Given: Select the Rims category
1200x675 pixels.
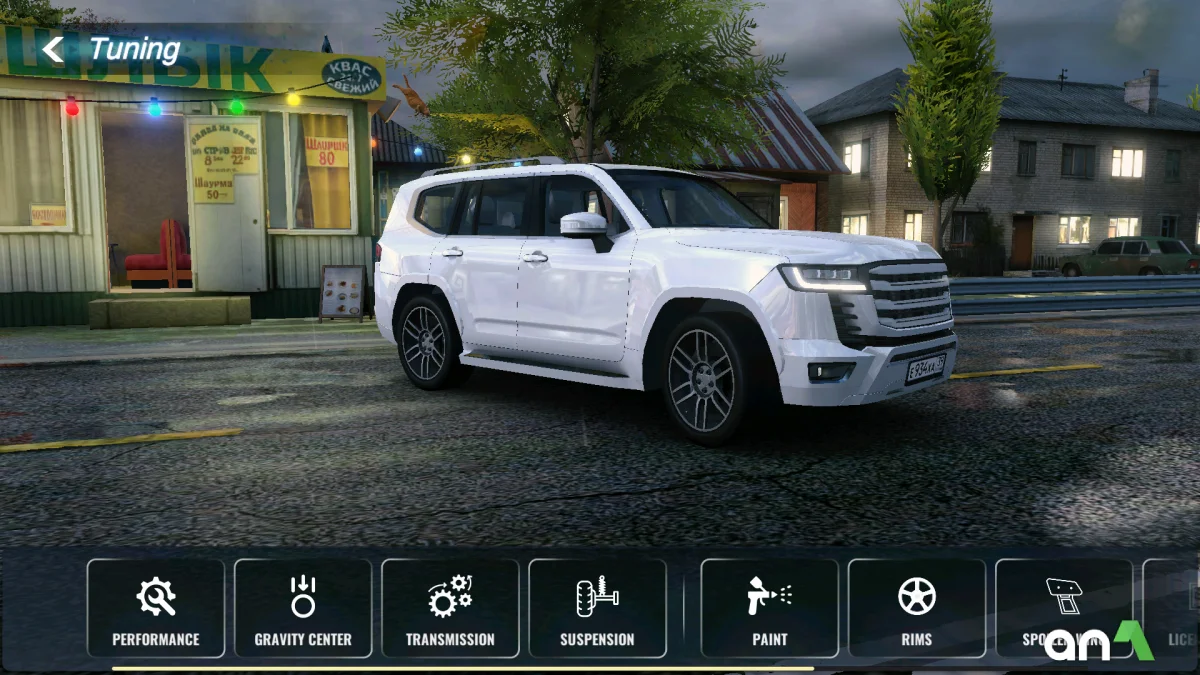Looking at the screenshot, I should pos(916,608).
